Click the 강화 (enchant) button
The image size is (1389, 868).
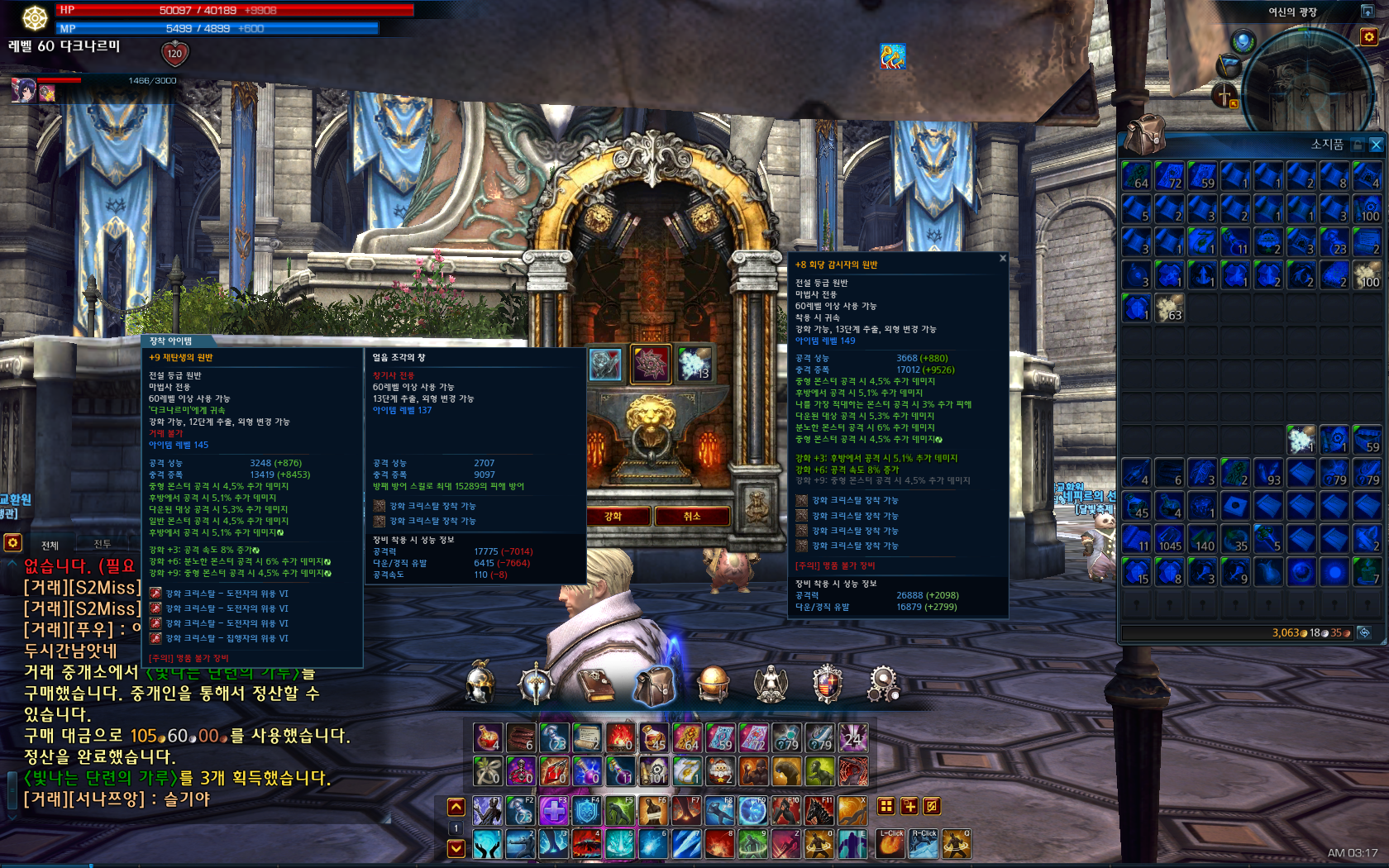pyautogui.click(x=613, y=516)
